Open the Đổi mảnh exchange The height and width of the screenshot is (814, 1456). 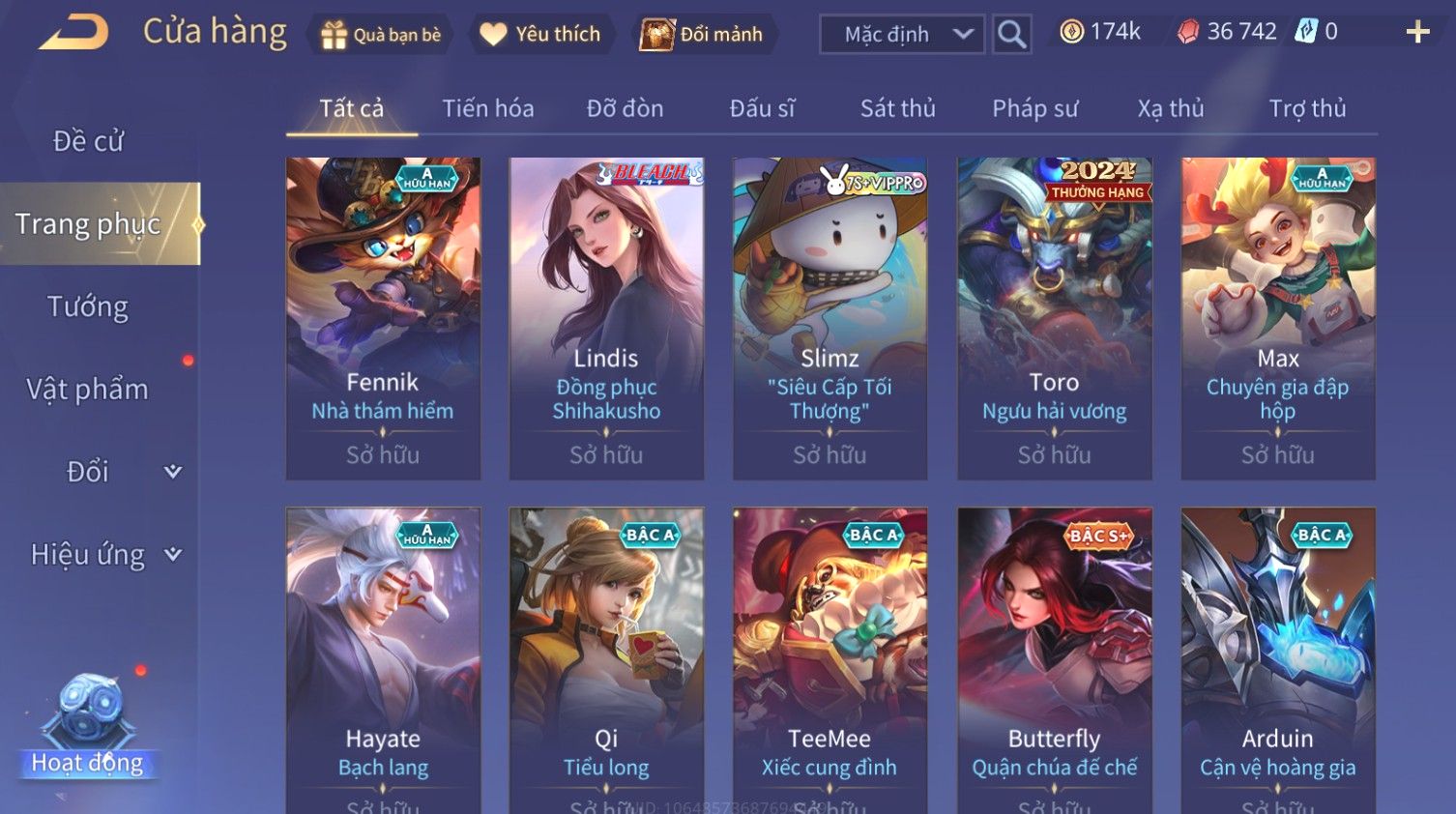pos(703,35)
